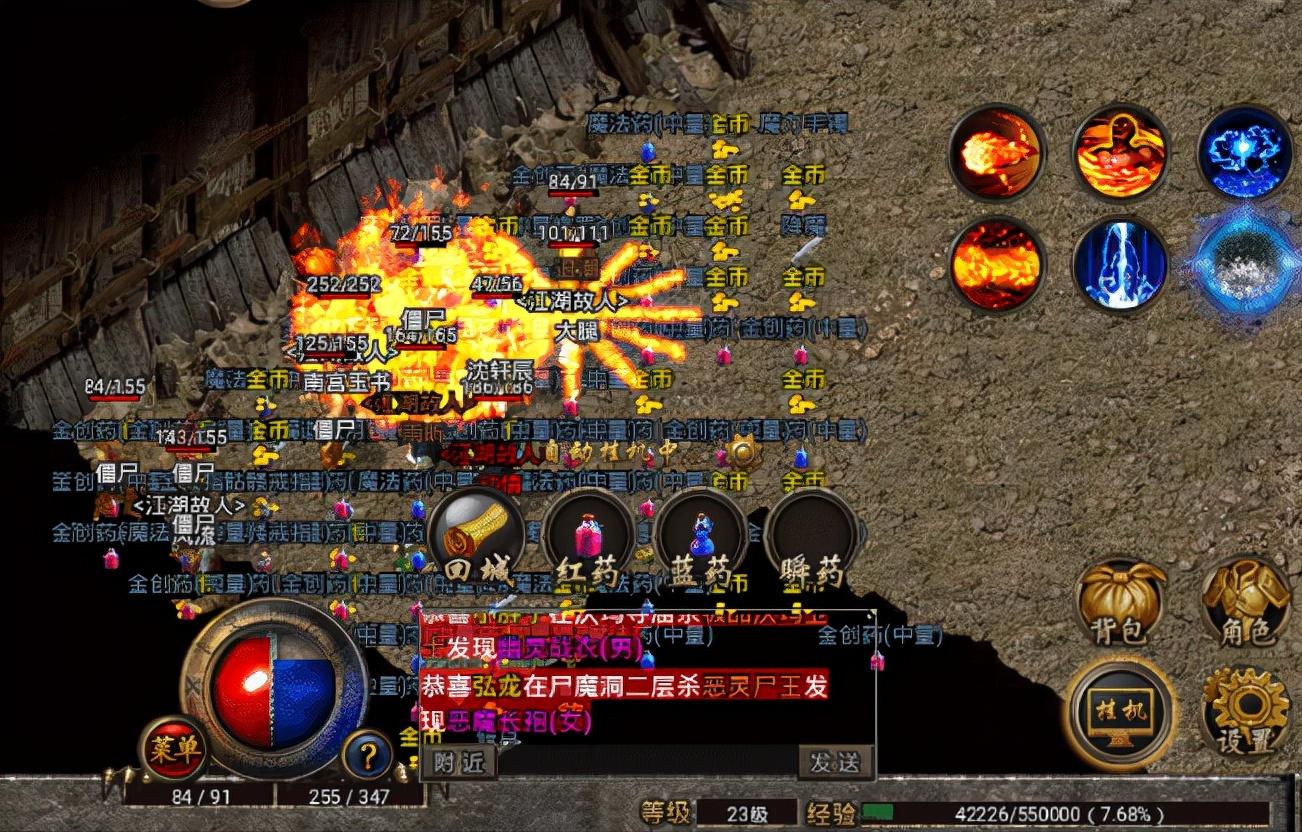Trigger the blue lightning strike skill
The image size is (1302, 832).
tap(1120, 266)
